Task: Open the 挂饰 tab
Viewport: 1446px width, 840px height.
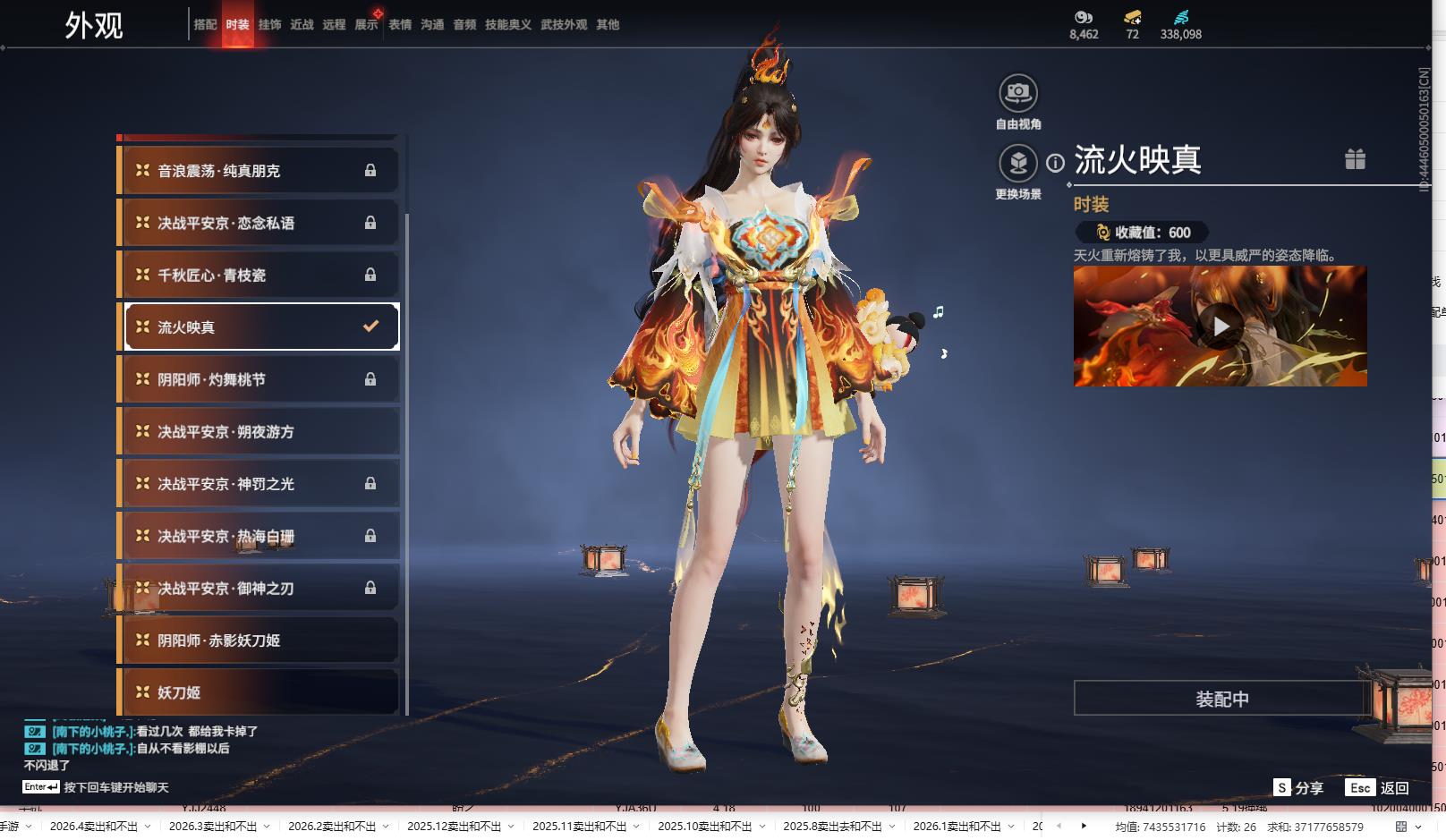Action: point(269,25)
